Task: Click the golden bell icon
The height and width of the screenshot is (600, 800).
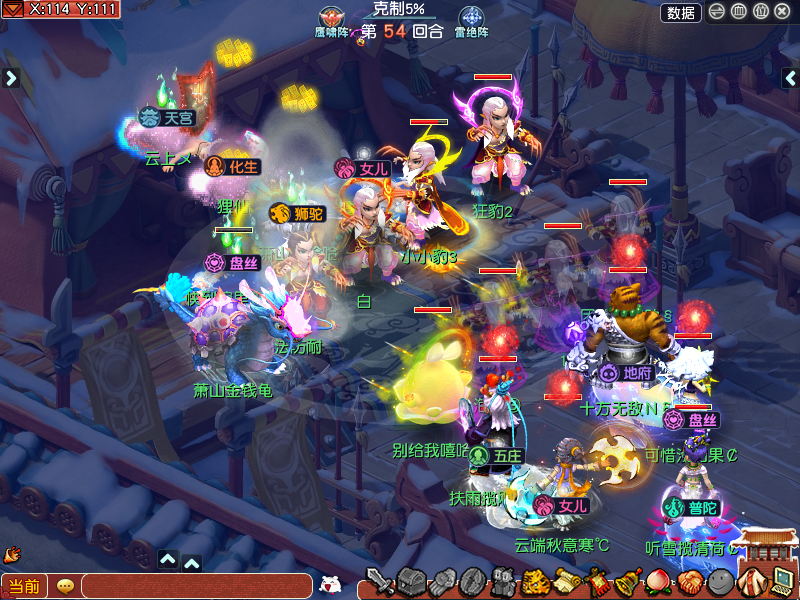Action: [x=629, y=581]
